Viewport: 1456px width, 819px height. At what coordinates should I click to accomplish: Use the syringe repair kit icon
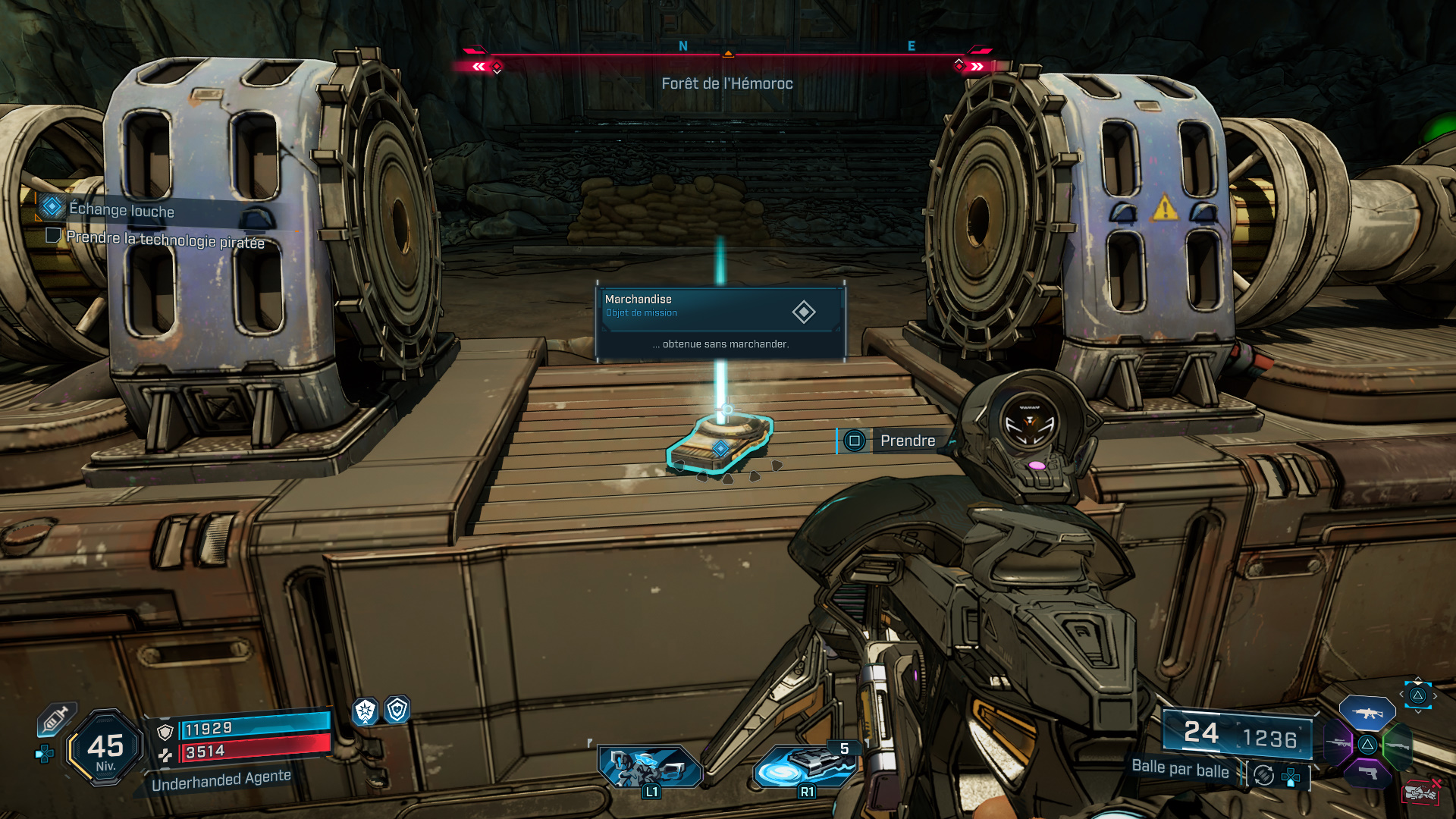[57, 718]
